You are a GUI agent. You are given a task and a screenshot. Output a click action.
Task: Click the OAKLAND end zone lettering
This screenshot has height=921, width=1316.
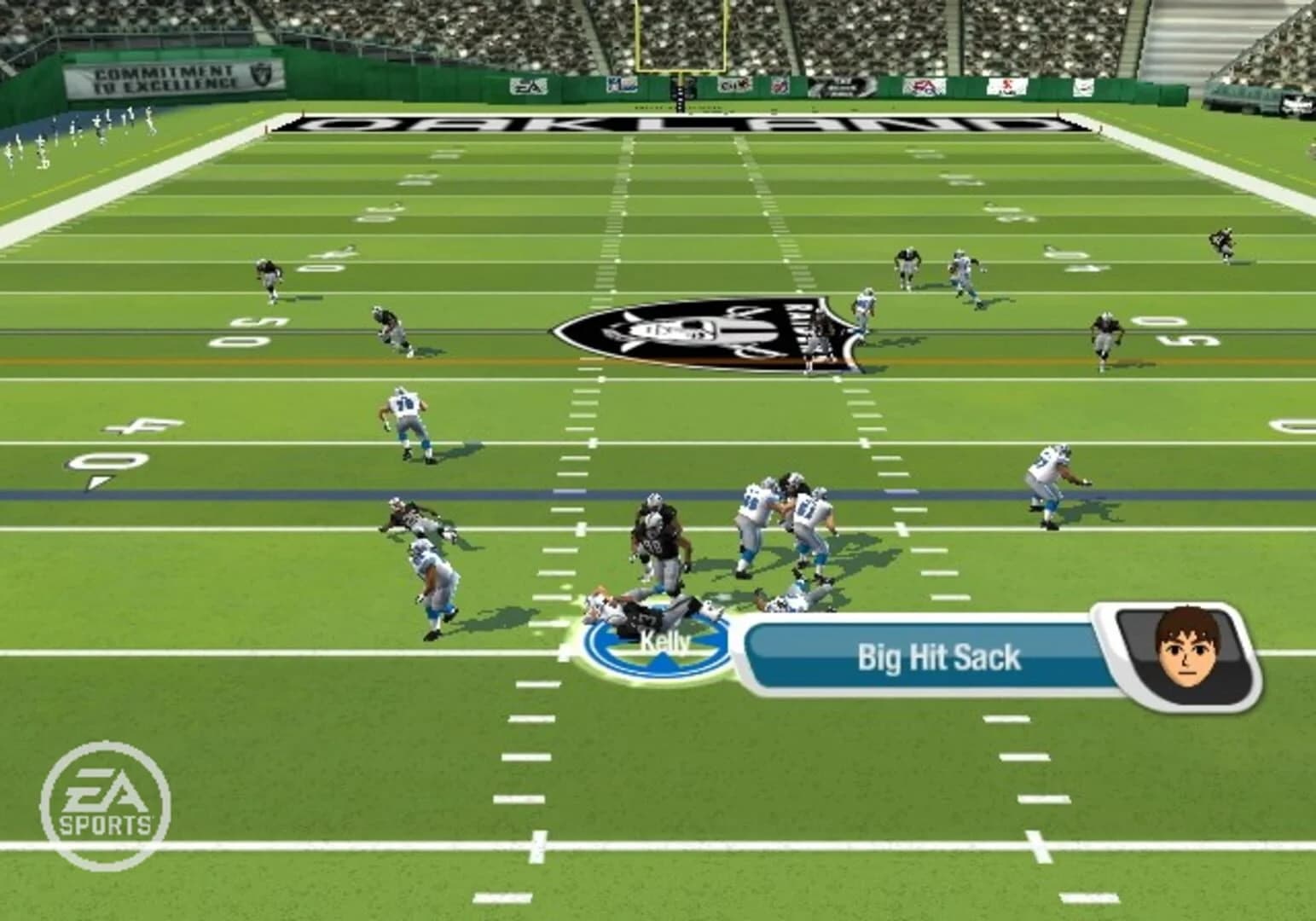click(x=674, y=124)
